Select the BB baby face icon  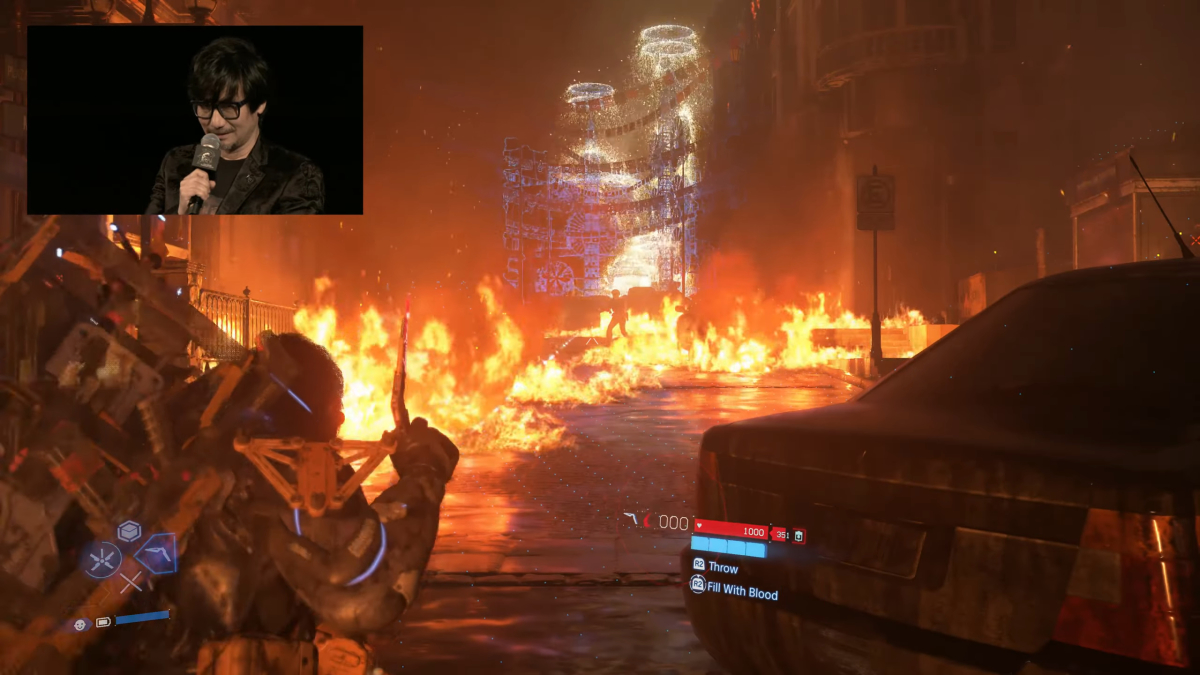(x=81, y=624)
